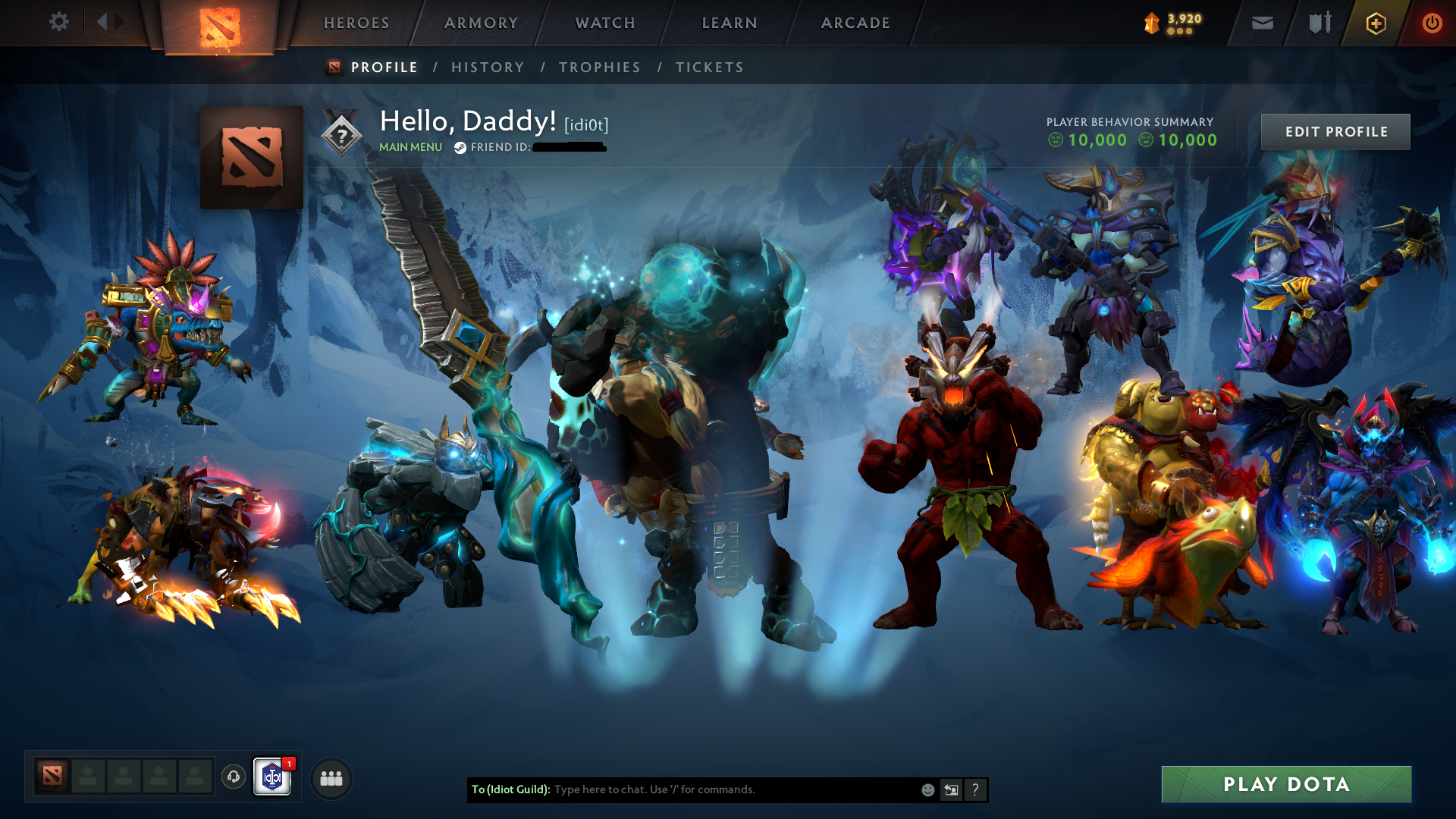Open the notifications mail icon
This screenshot has height=819, width=1456.
coord(1261,23)
